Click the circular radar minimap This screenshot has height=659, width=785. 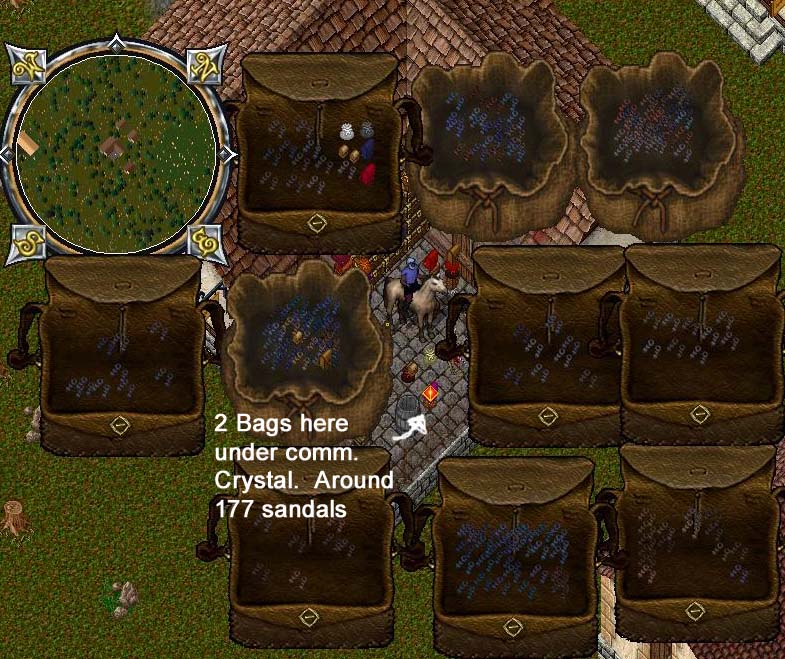pyautogui.click(x=115, y=150)
